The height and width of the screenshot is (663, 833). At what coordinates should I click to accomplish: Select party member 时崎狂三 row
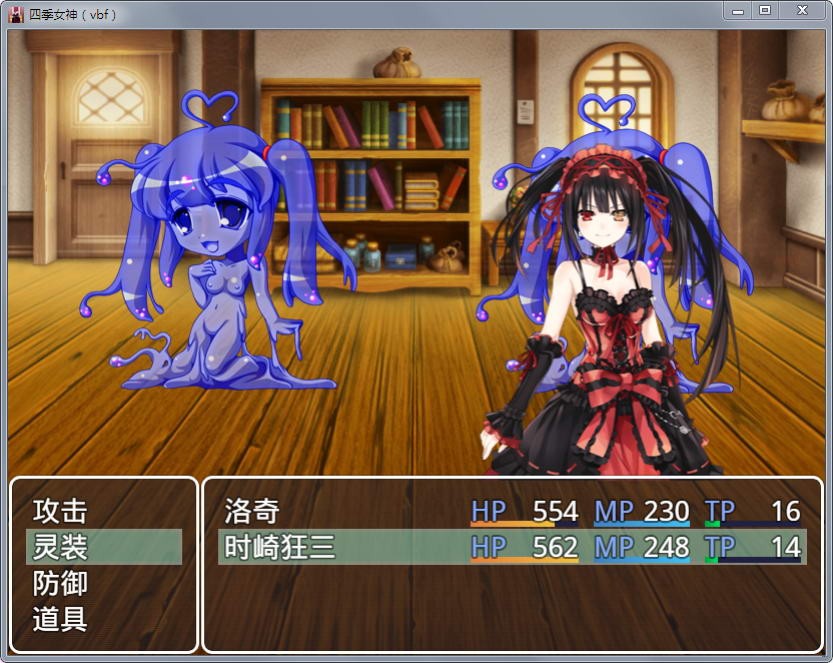[512, 548]
